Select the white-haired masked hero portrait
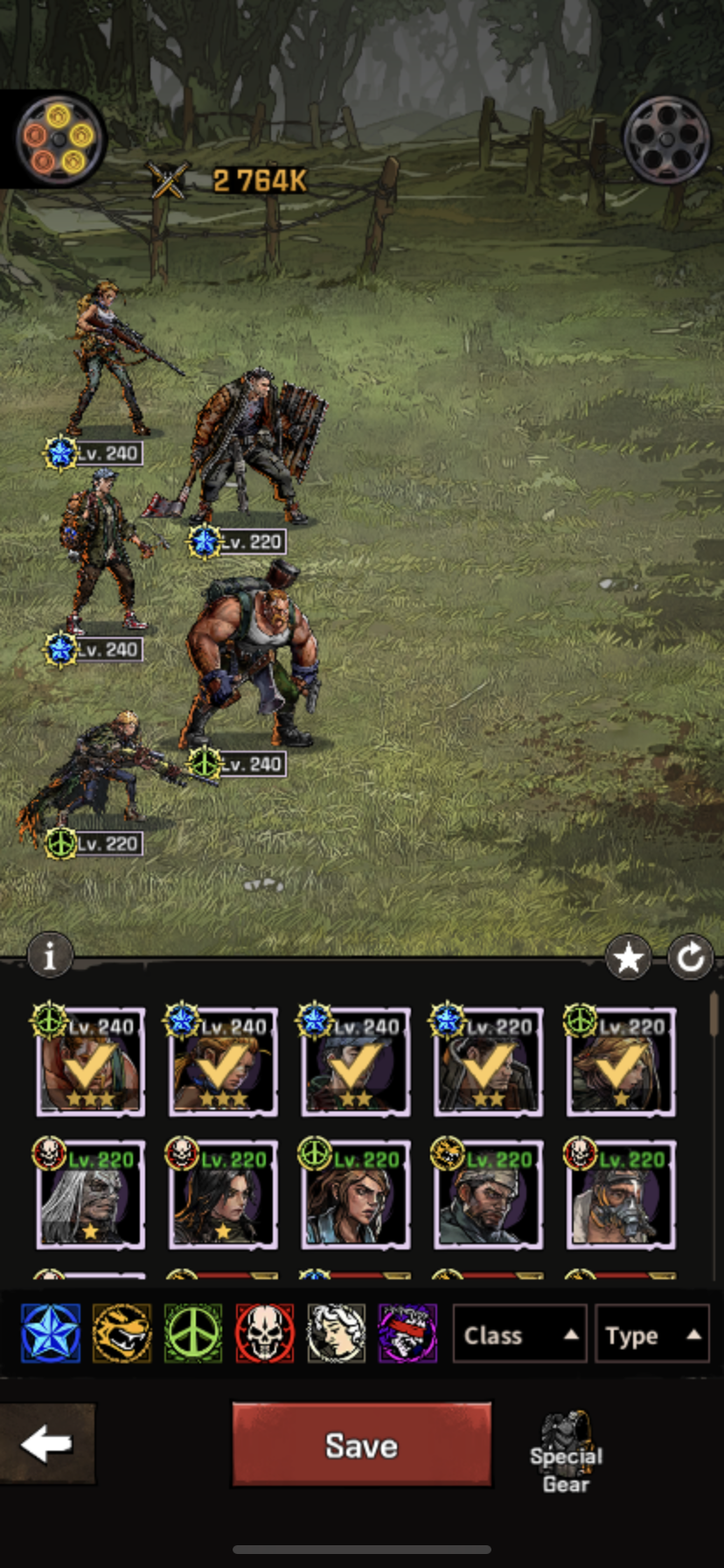This screenshot has height=1568, width=724. click(x=90, y=1195)
